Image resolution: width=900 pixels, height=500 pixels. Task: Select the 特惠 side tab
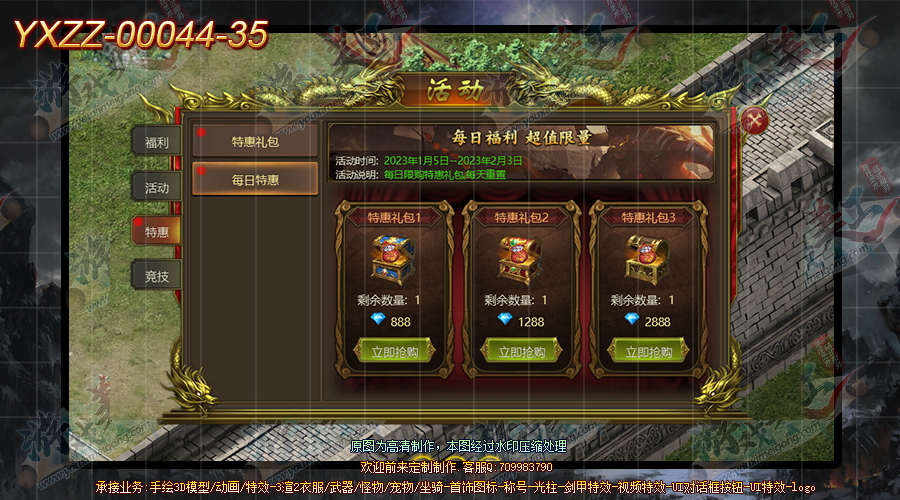point(157,232)
